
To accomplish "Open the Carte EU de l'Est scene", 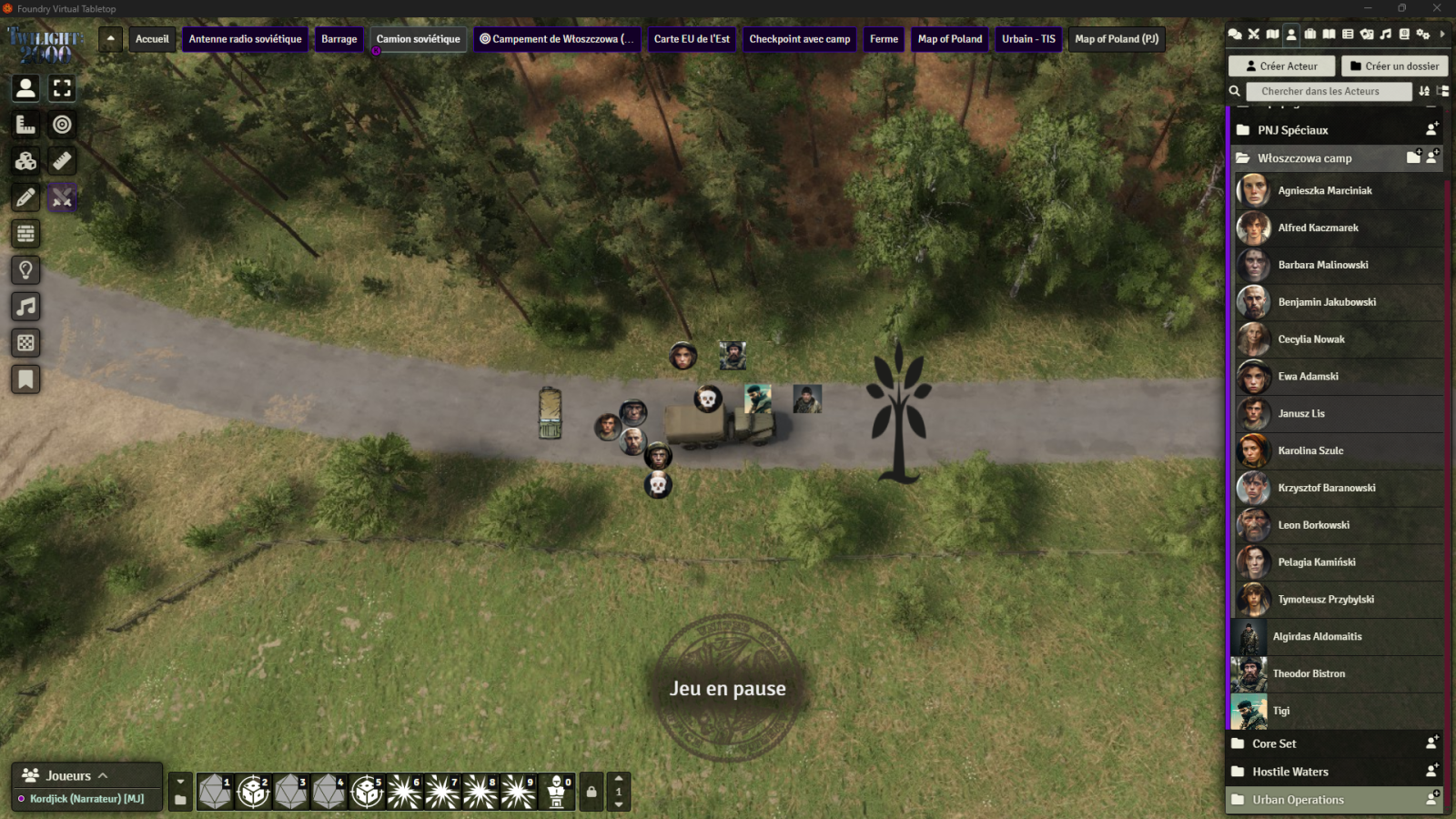I will click(x=692, y=39).
